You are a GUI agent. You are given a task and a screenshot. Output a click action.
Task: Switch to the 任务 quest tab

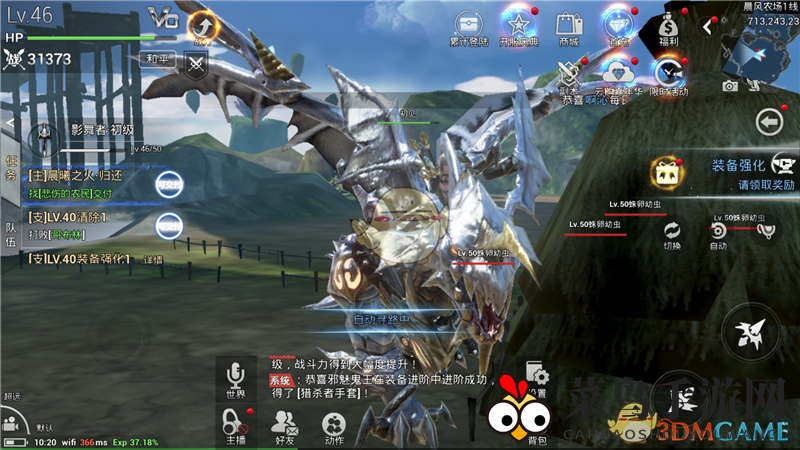click(10, 167)
